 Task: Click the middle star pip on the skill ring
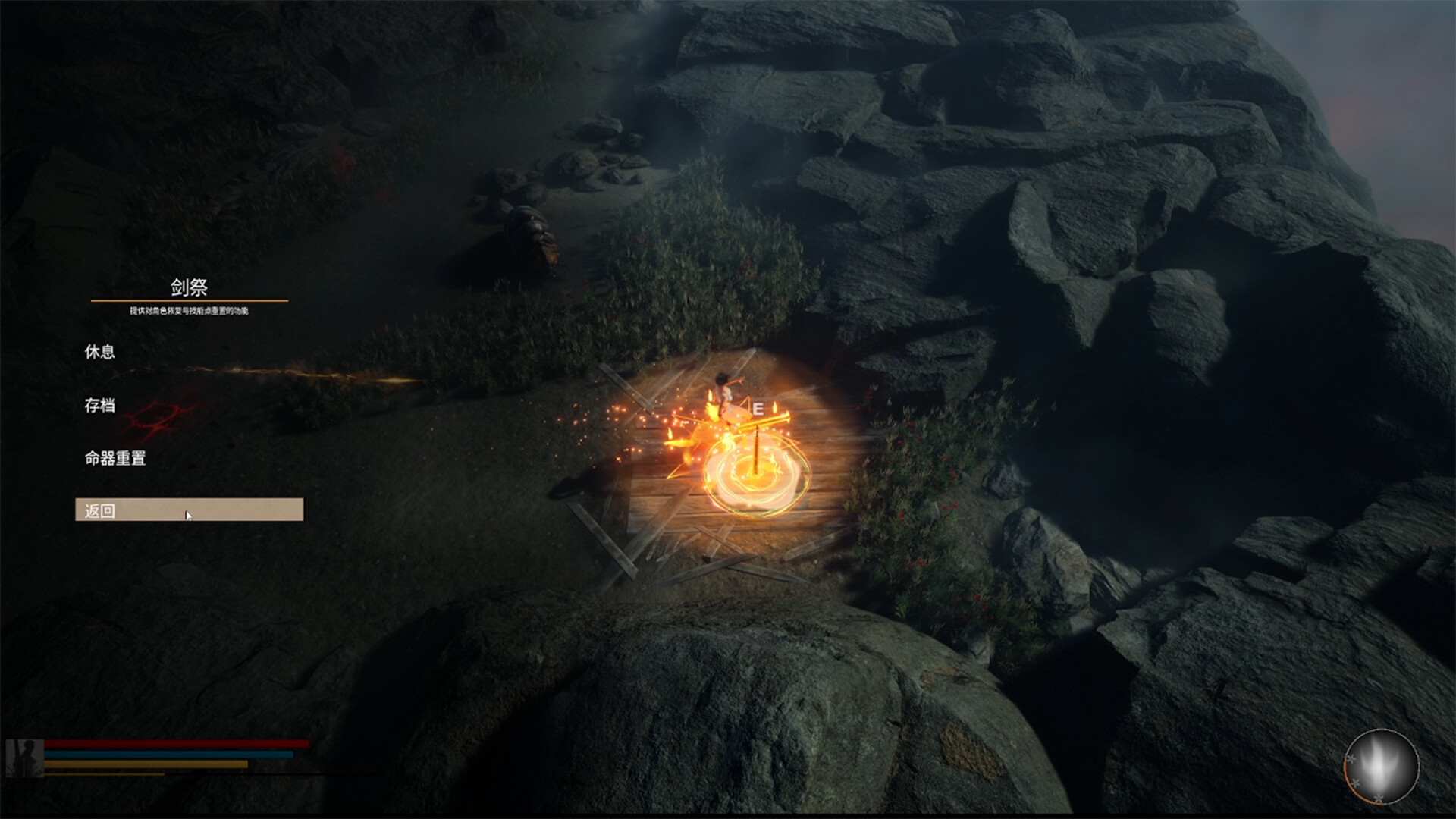(1356, 783)
